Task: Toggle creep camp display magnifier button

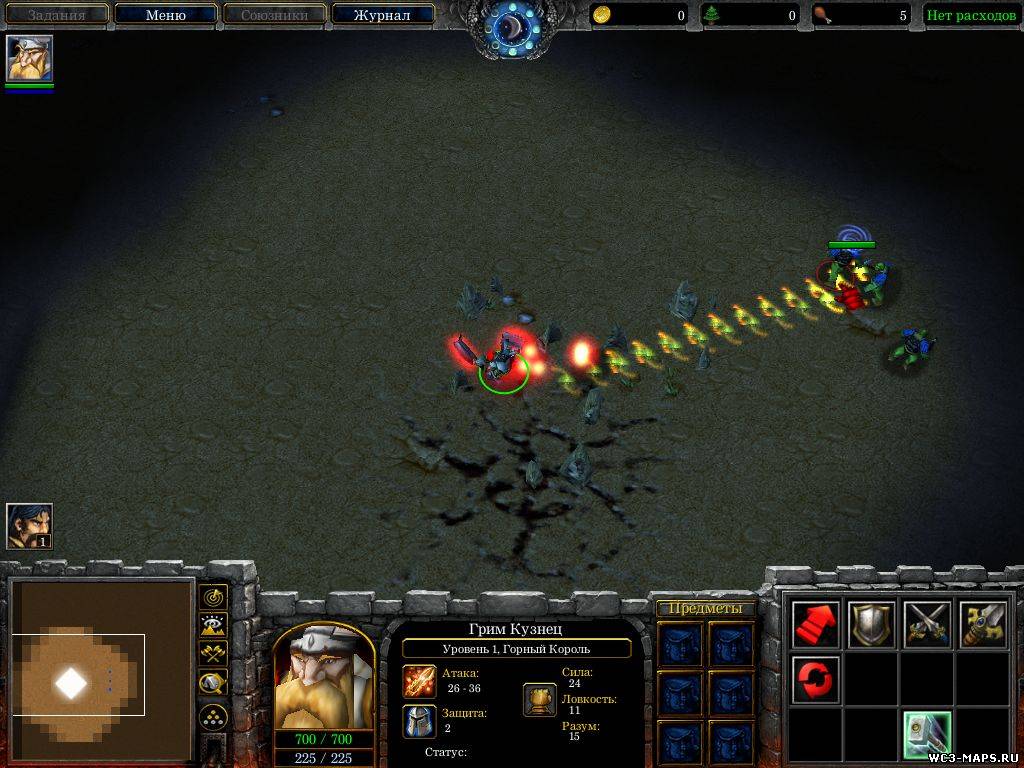Action: 213,683
